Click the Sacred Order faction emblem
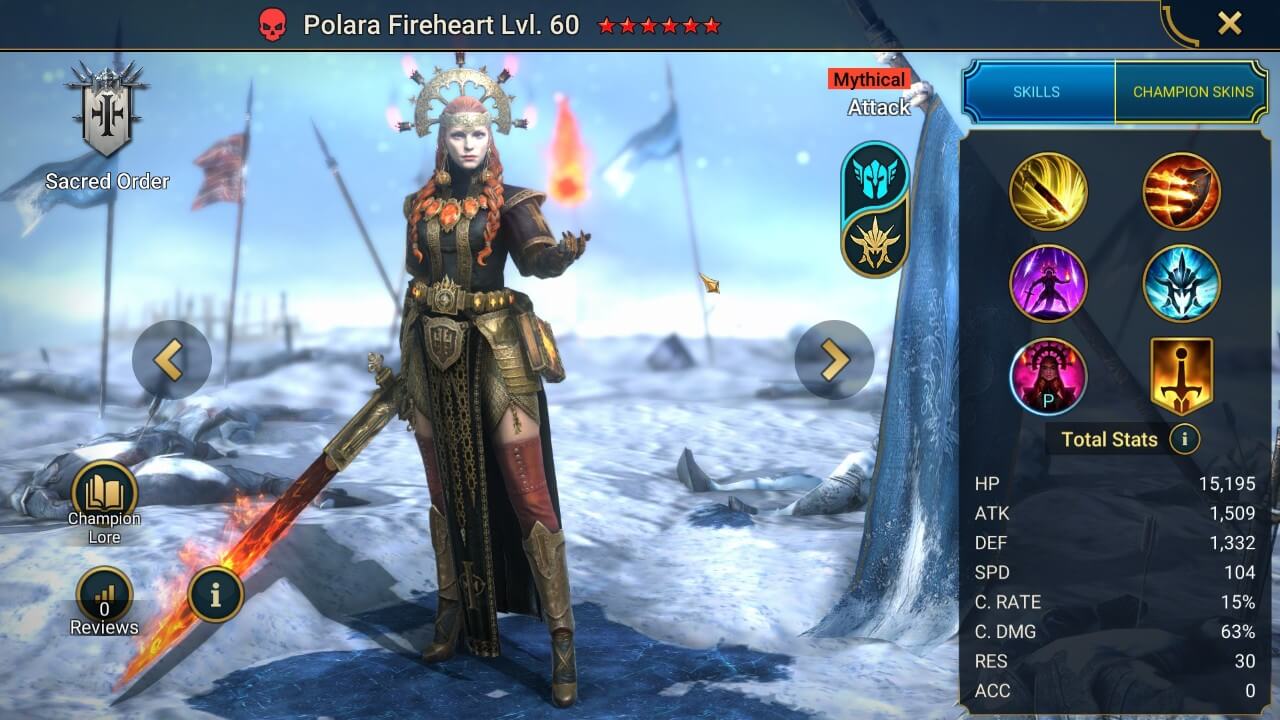Viewport: 1280px width, 720px height. click(x=106, y=111)
